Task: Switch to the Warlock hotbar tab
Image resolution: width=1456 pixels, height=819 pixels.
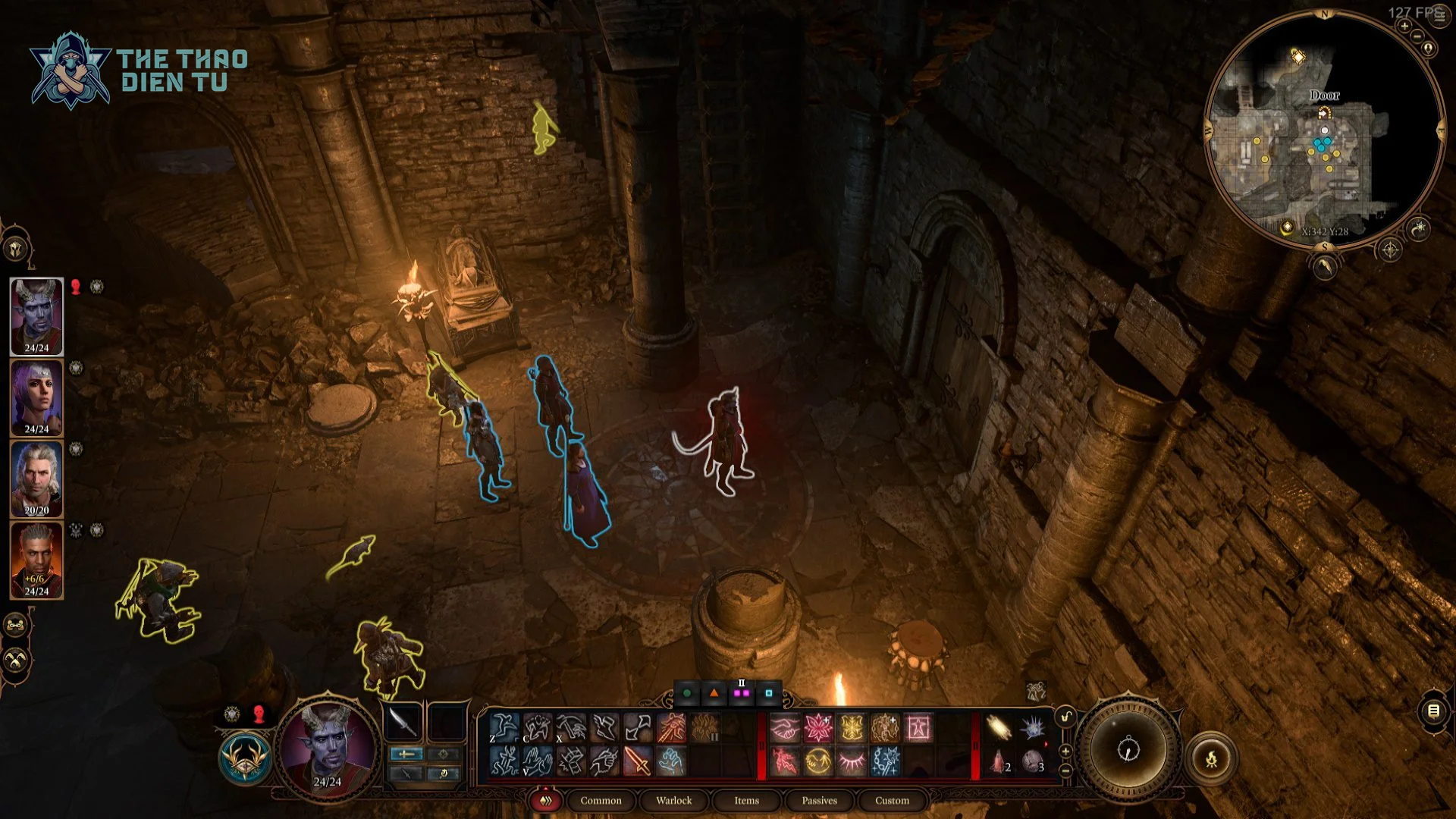Action: click(673, 800)
